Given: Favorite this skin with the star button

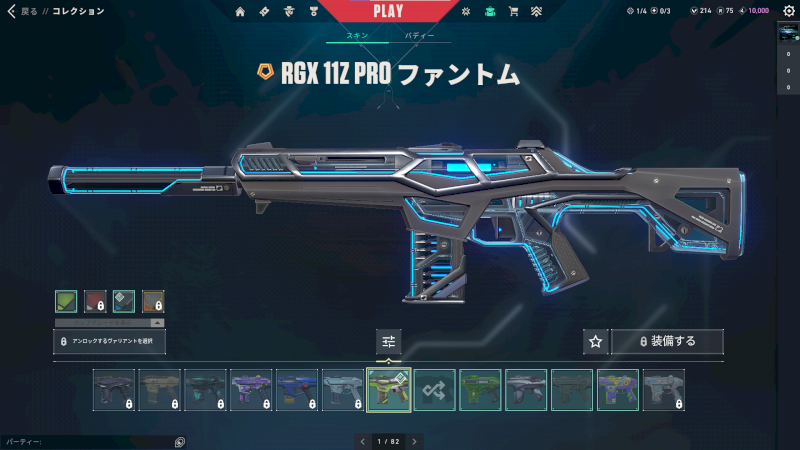Looking at the screenshot, I should tap(595, 341).
